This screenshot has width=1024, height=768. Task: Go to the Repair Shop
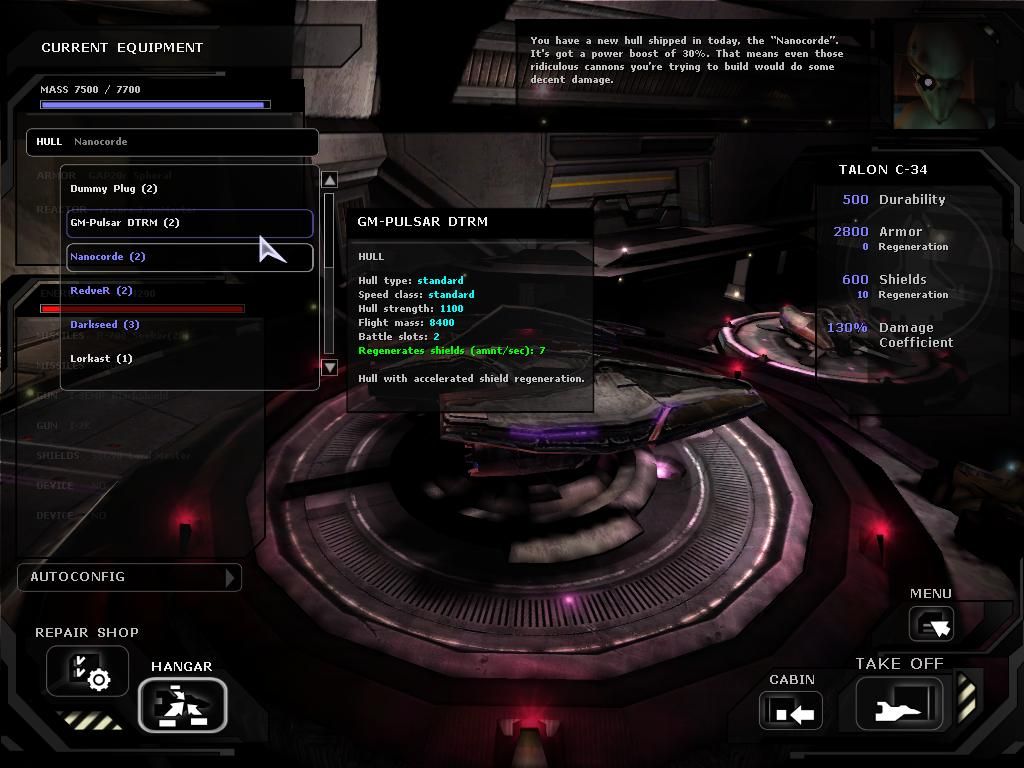coord(87,671)
